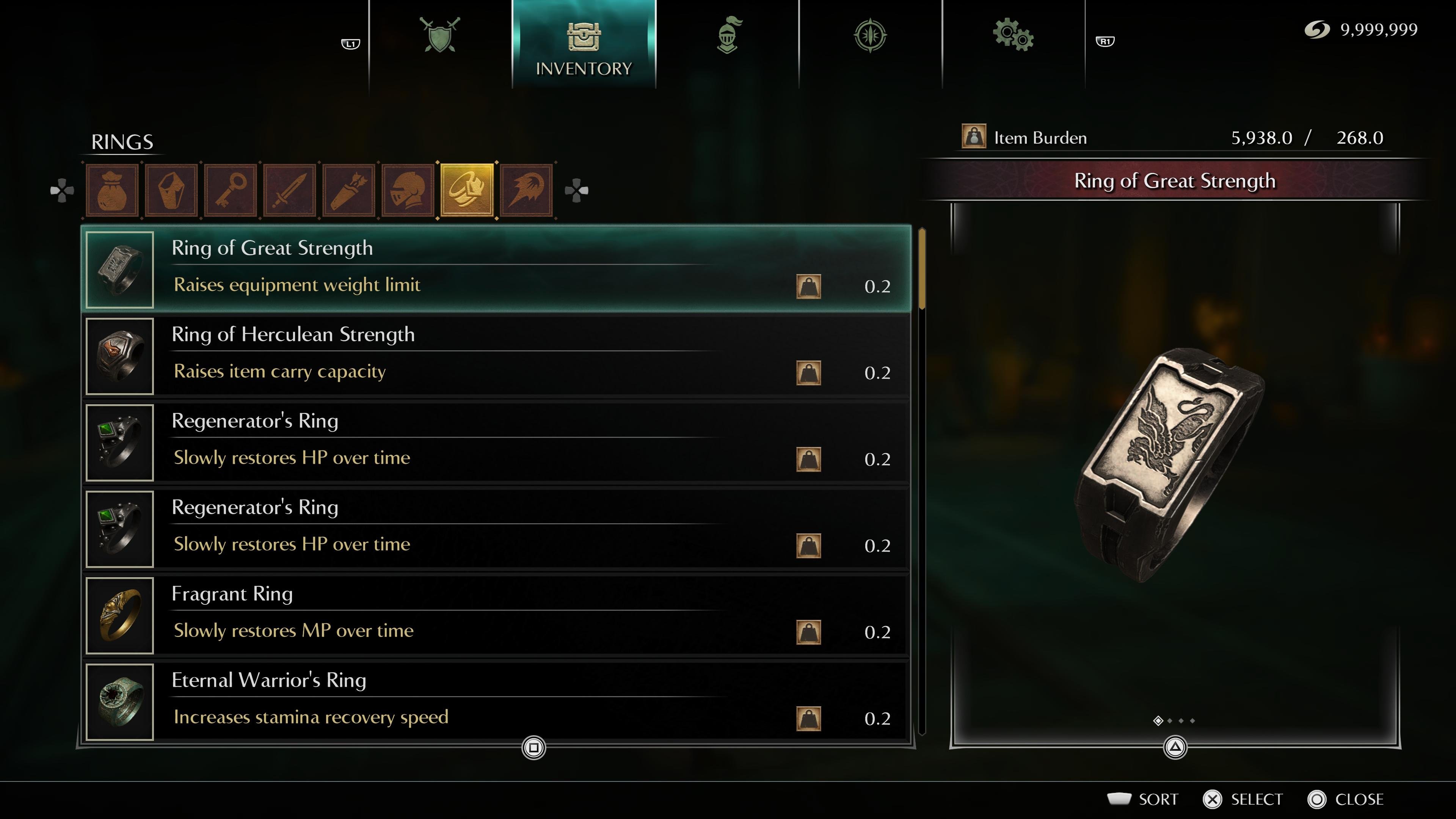Image resolution: width=1456 pixels, height=819 pixels.
Task: Select the highlighted rings category
Action: tap(467, 190)
